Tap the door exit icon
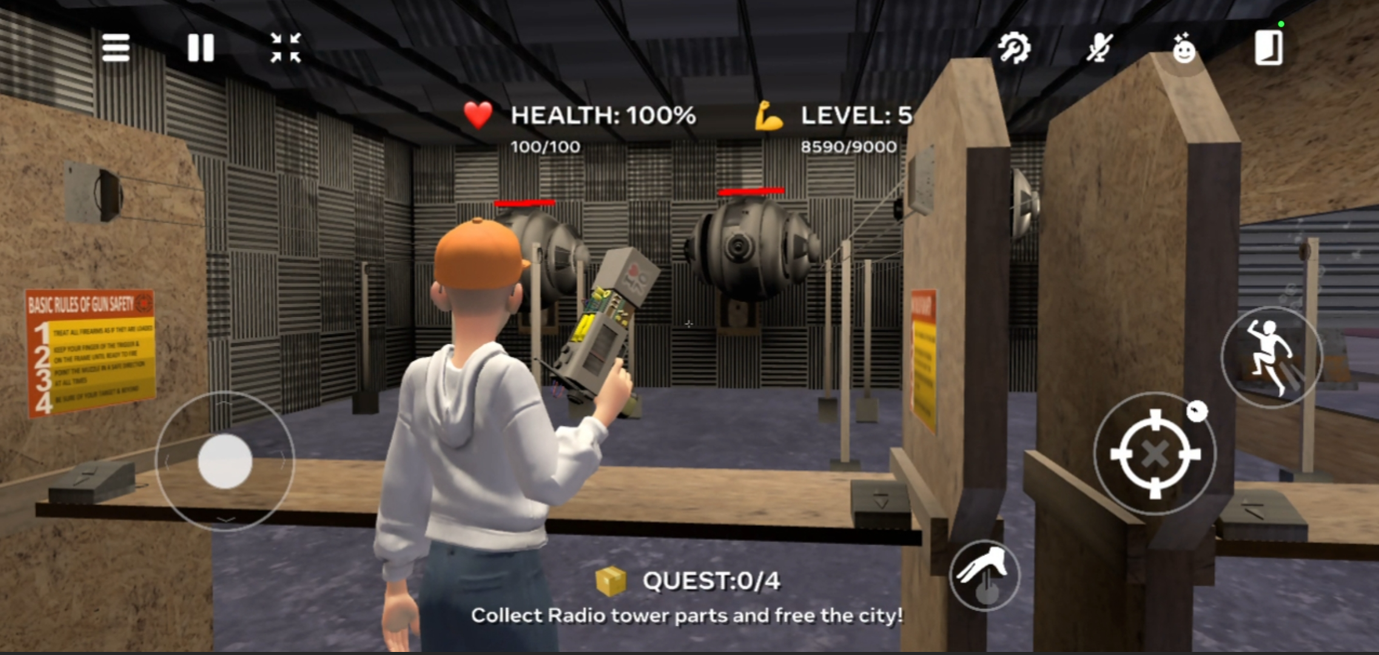Image resolution: width=1379 pixels, height=655 pixels. (1268, 48)
